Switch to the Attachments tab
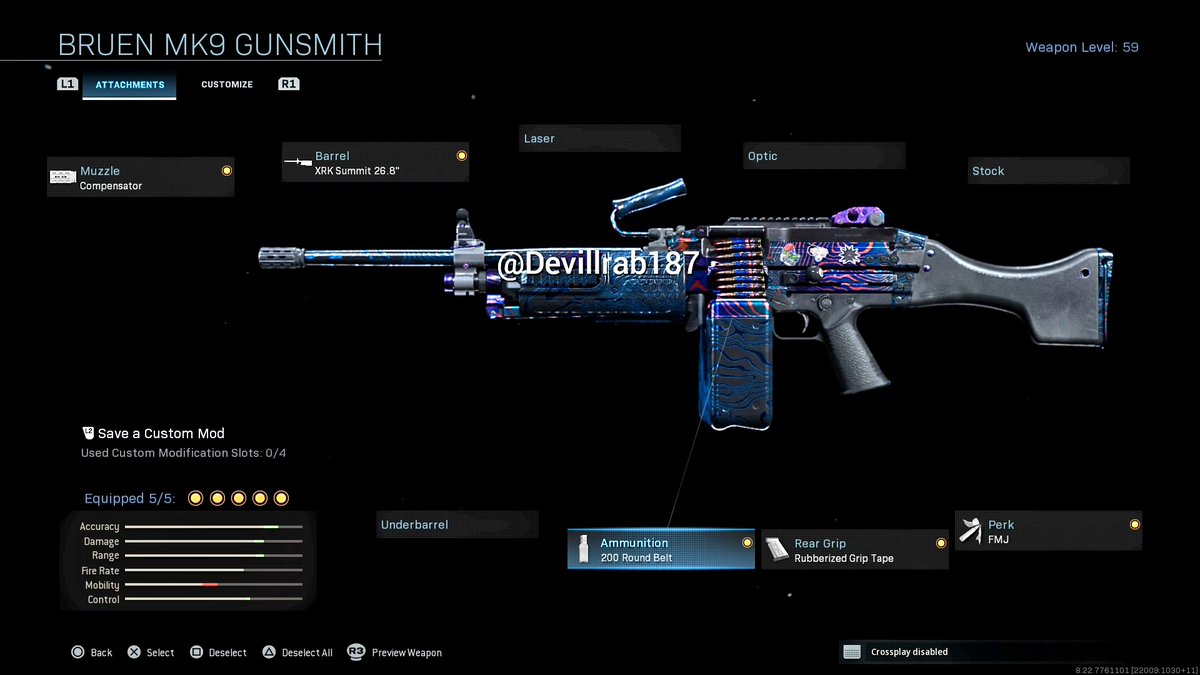 pyautogui.click(x=130, y=85)
